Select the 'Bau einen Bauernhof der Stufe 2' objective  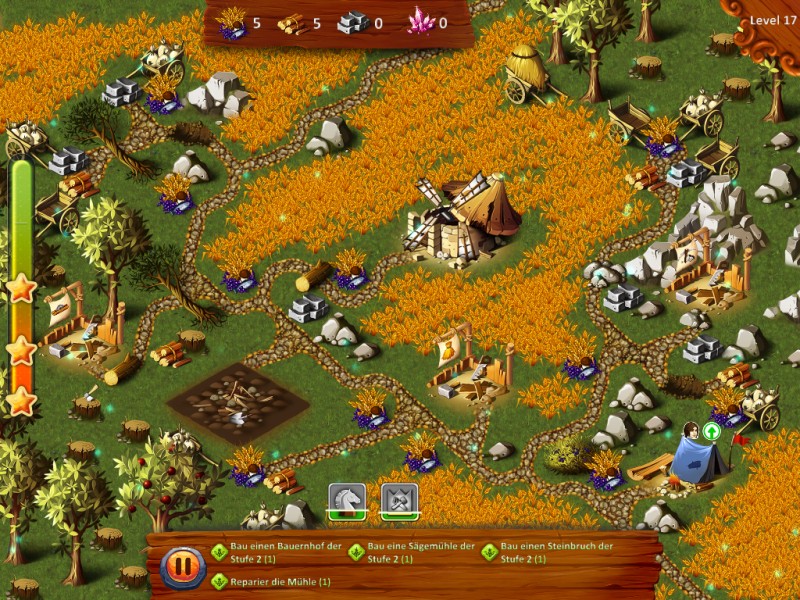pyautogui.click(x=277, y=552)
